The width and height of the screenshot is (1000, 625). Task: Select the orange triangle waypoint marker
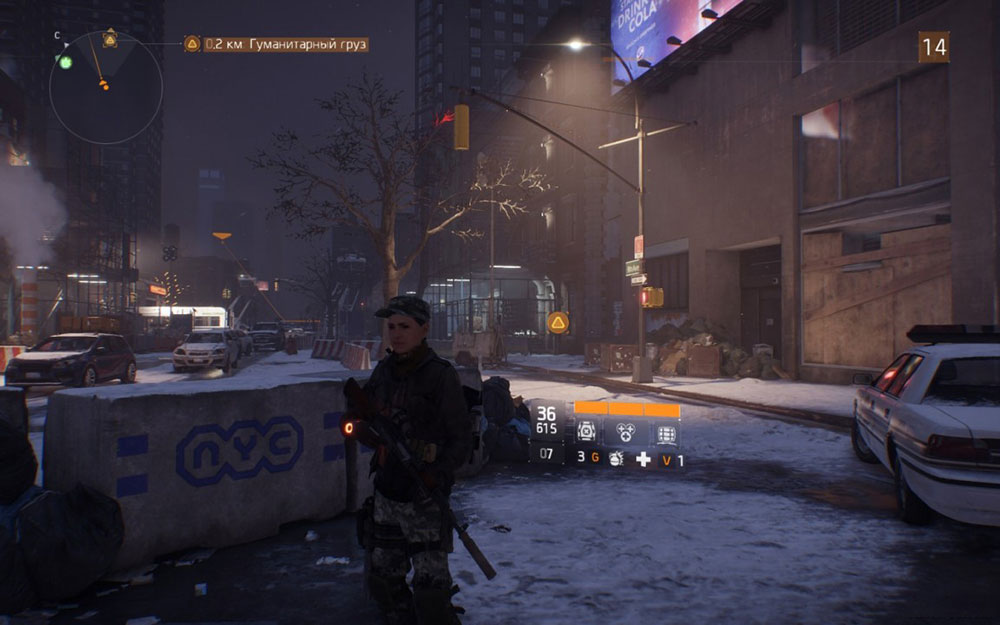click(x=558, y=322)
